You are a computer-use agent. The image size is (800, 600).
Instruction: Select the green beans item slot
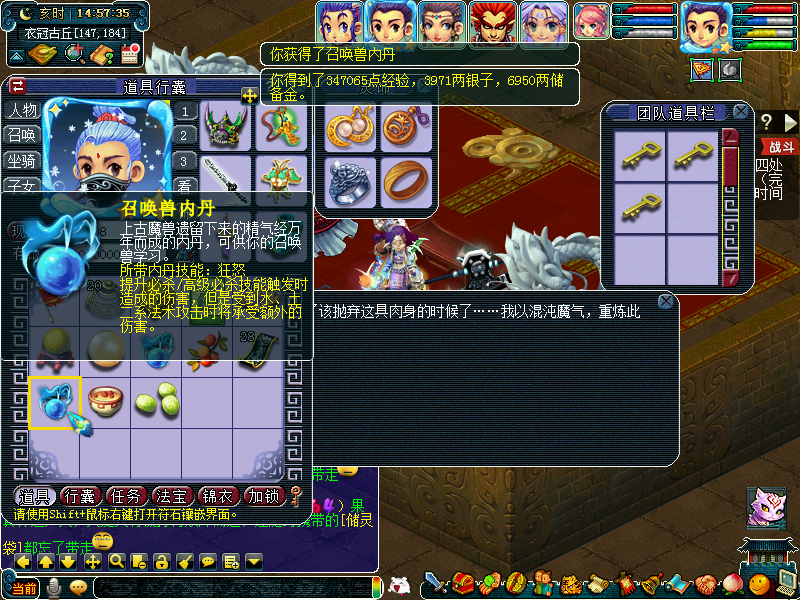pyautogui.click(x=157, y=402)
